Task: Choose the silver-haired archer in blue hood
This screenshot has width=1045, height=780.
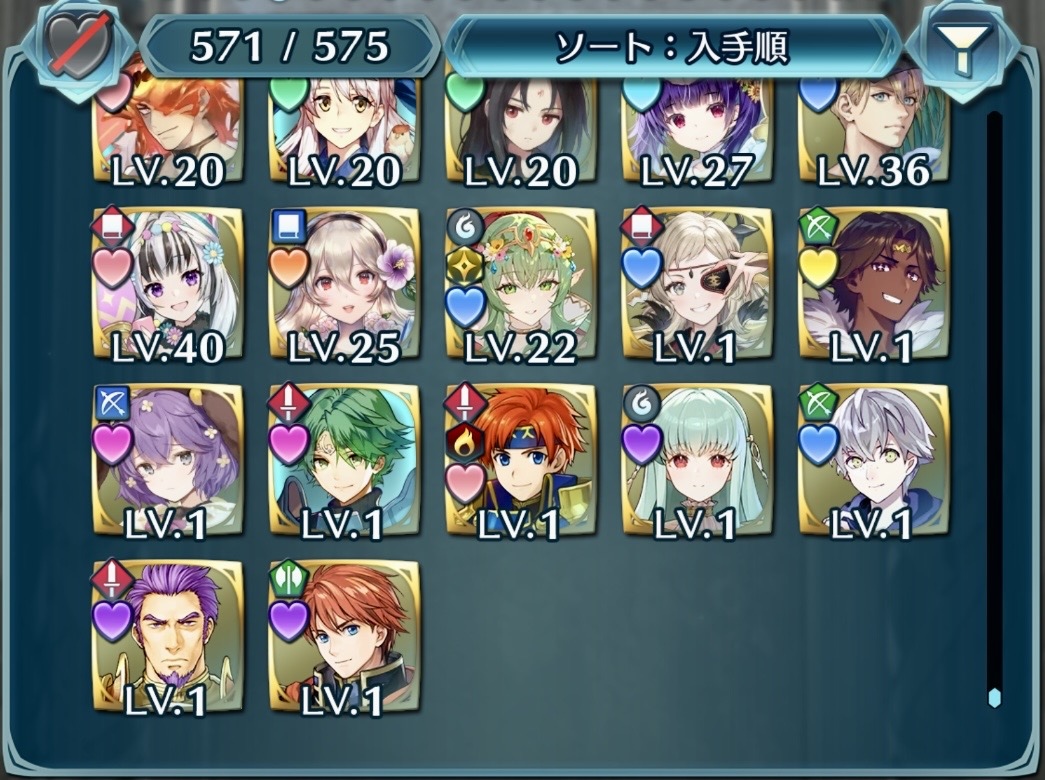Action: point(873,460)
